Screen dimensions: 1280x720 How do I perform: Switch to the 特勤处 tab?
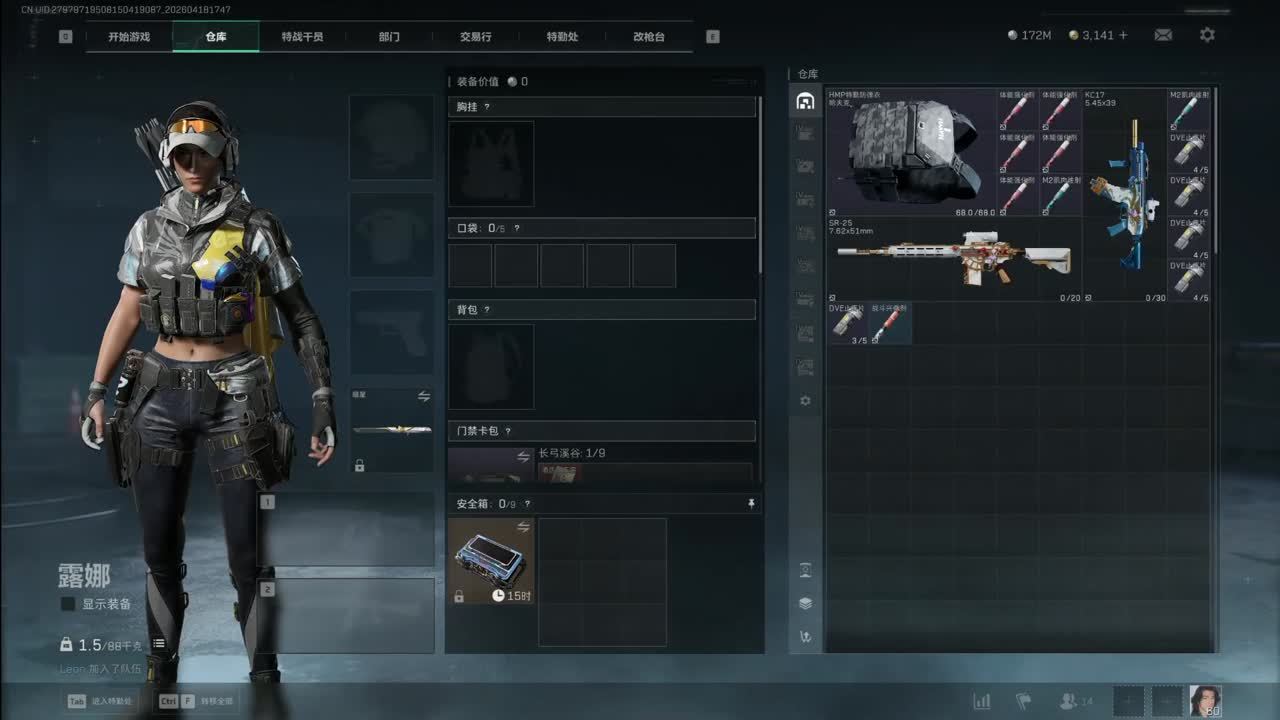[x=562, y=37]
